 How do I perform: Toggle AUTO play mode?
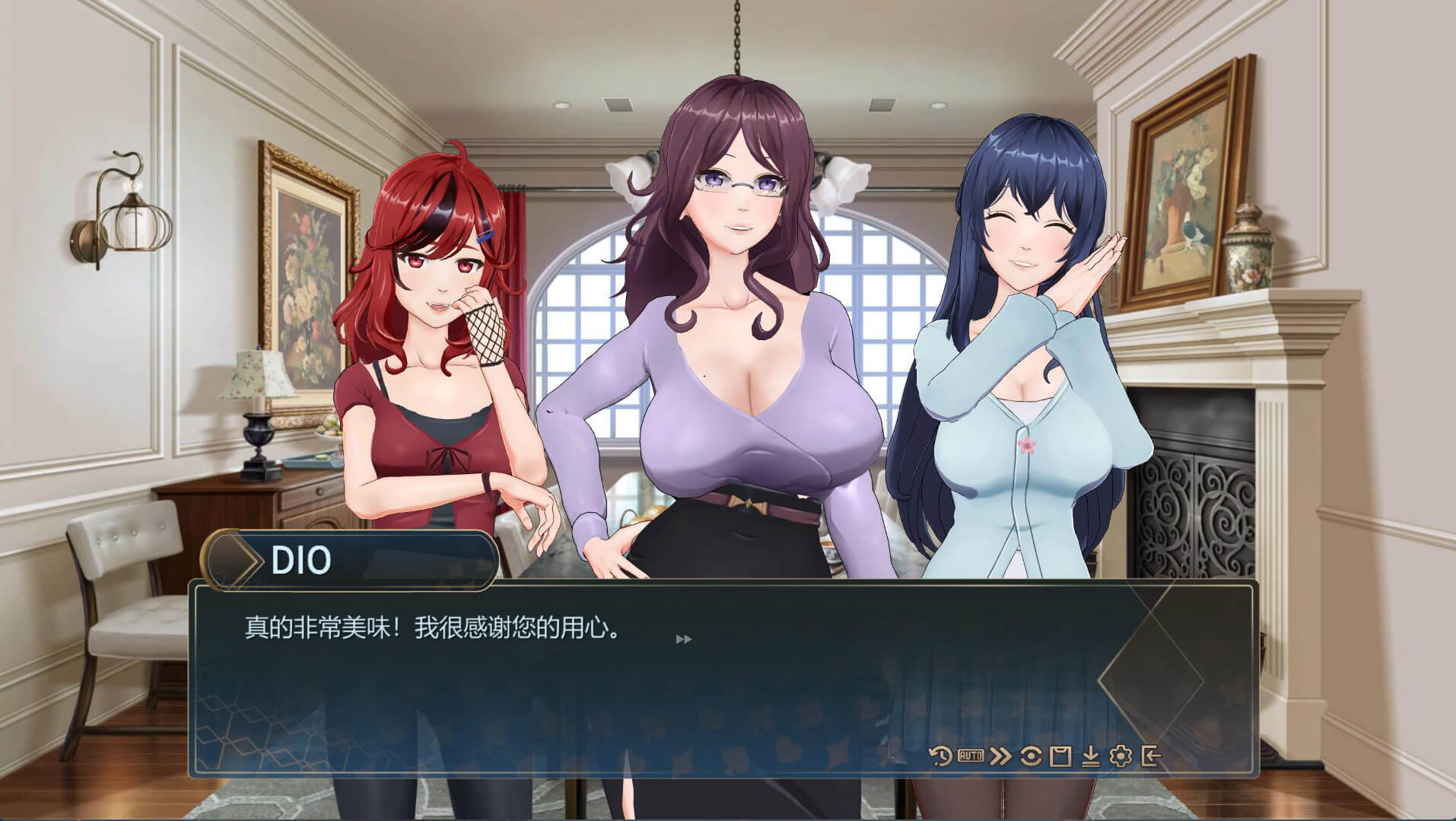click(970, 756)
